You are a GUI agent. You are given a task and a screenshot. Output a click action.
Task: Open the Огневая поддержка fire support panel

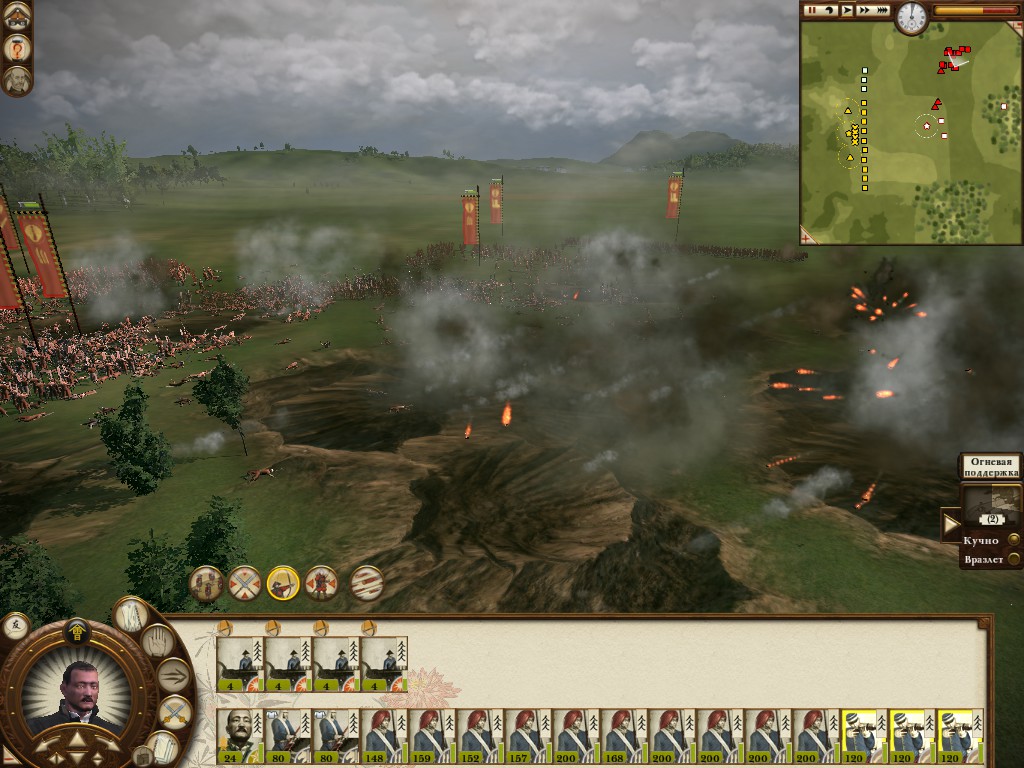coord(990,466)
